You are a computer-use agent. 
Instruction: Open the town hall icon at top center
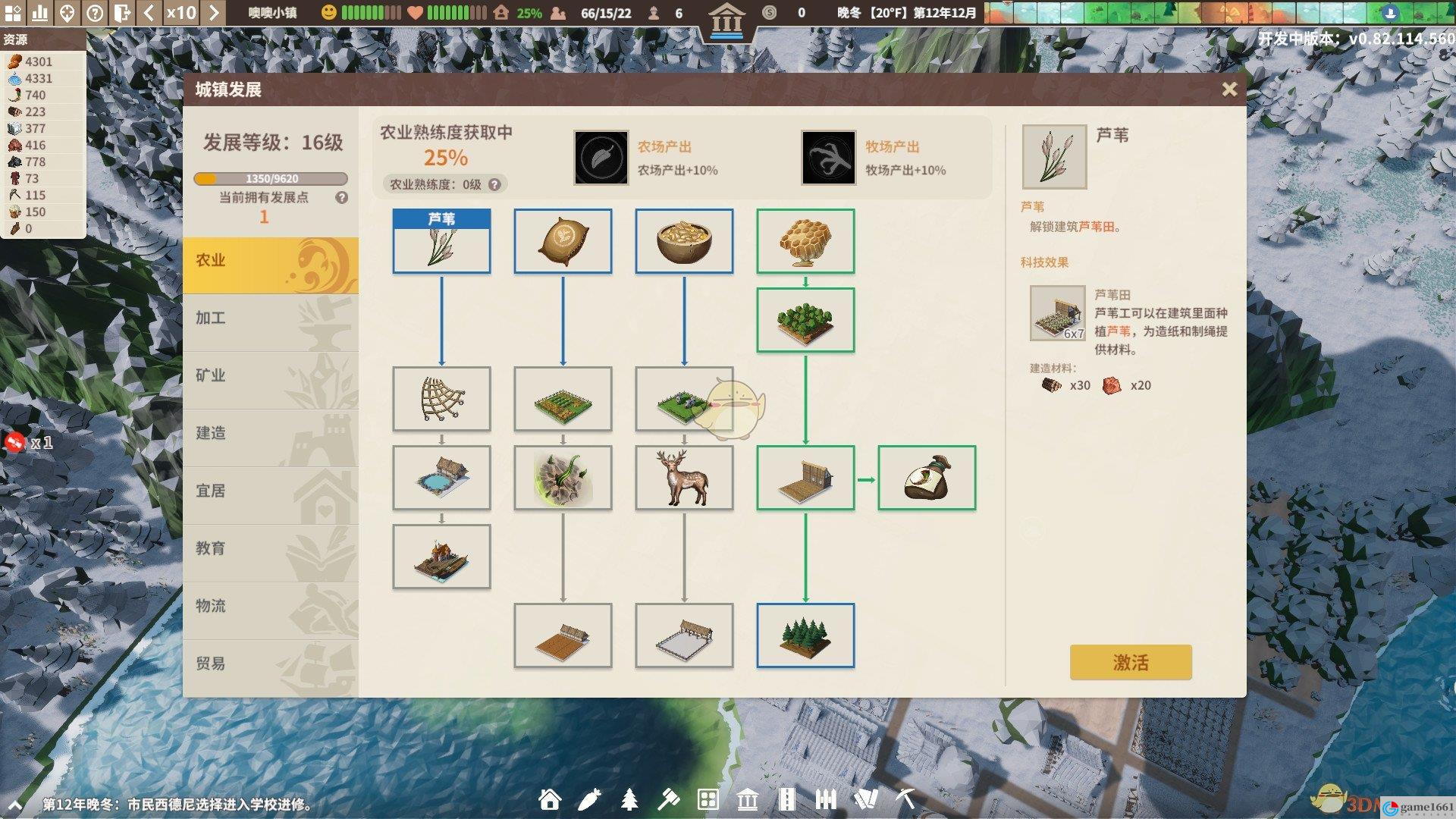tap(726, 18)
